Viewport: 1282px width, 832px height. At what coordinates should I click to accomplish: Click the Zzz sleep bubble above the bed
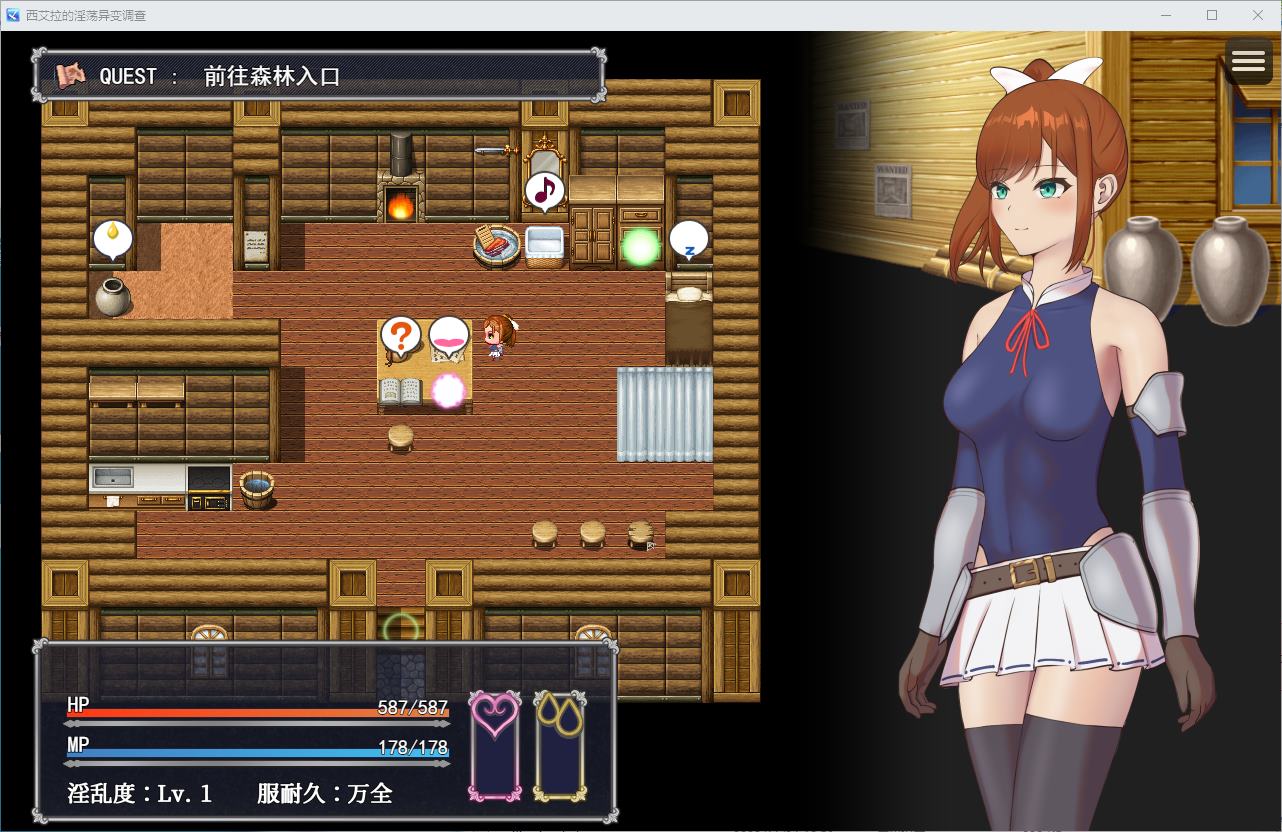coord(689,240)
